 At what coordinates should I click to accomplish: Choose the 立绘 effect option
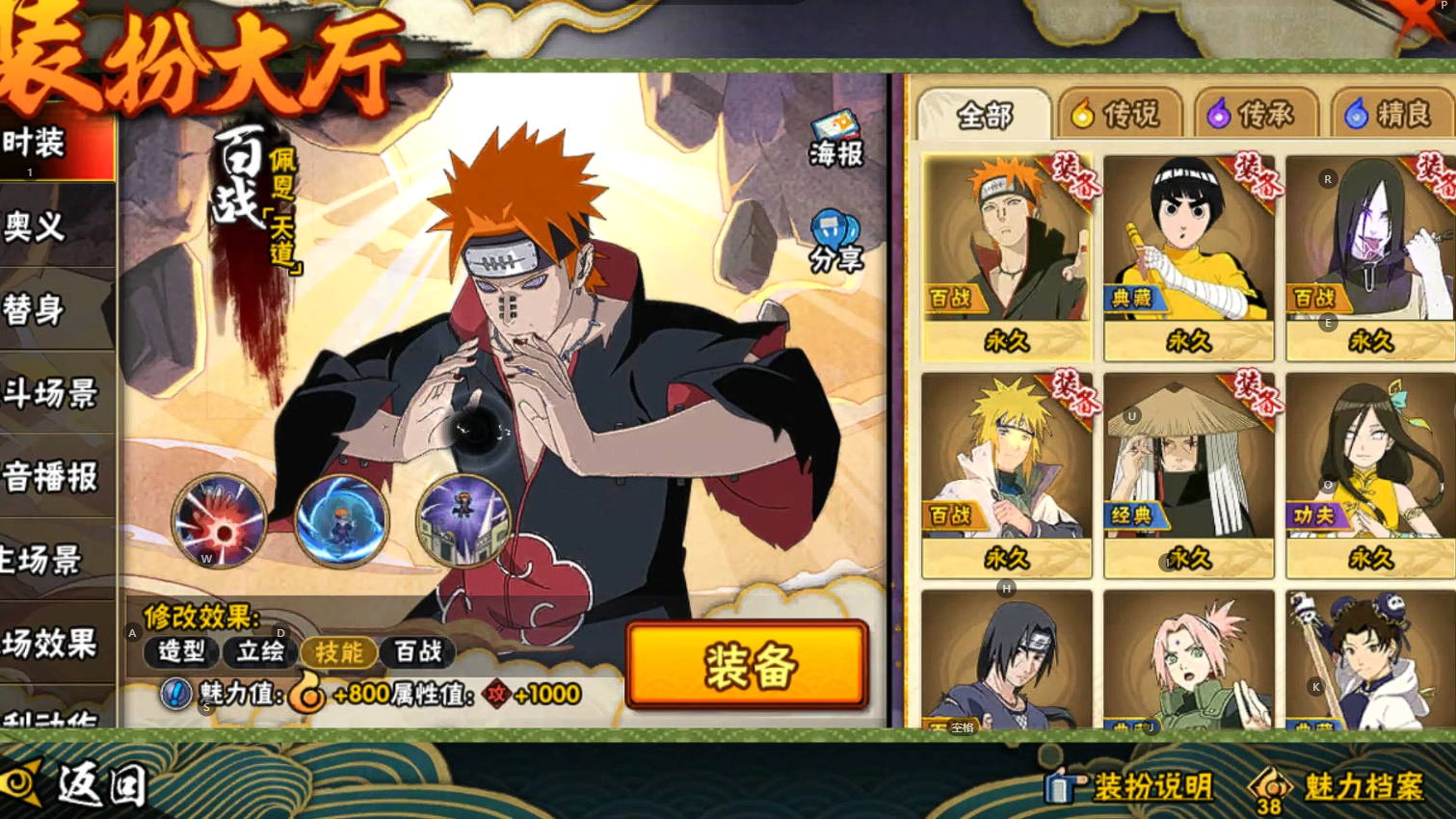[x=260, y=652]
